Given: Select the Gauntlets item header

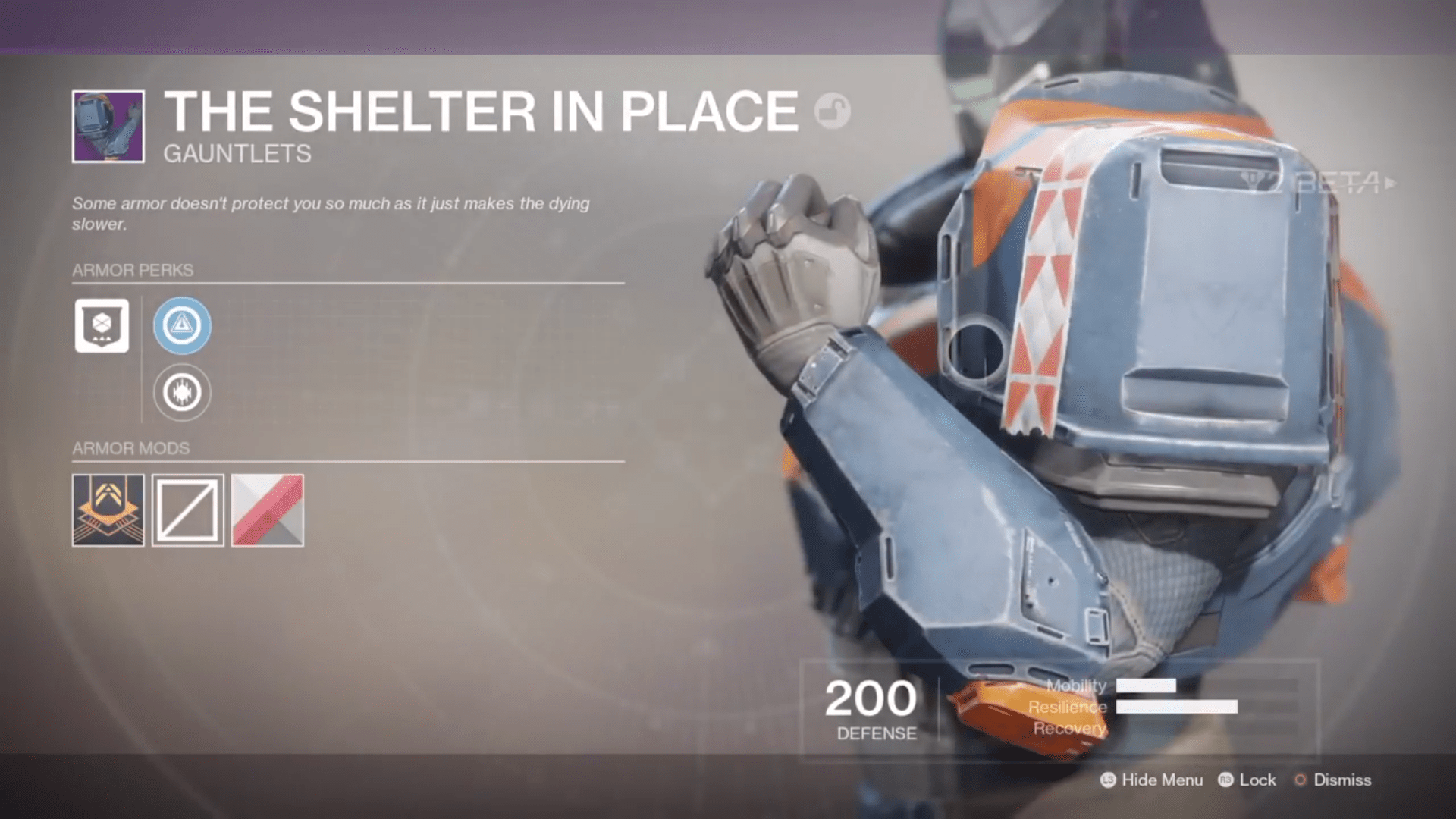Looking at the screenshot, I should point(236,154).
